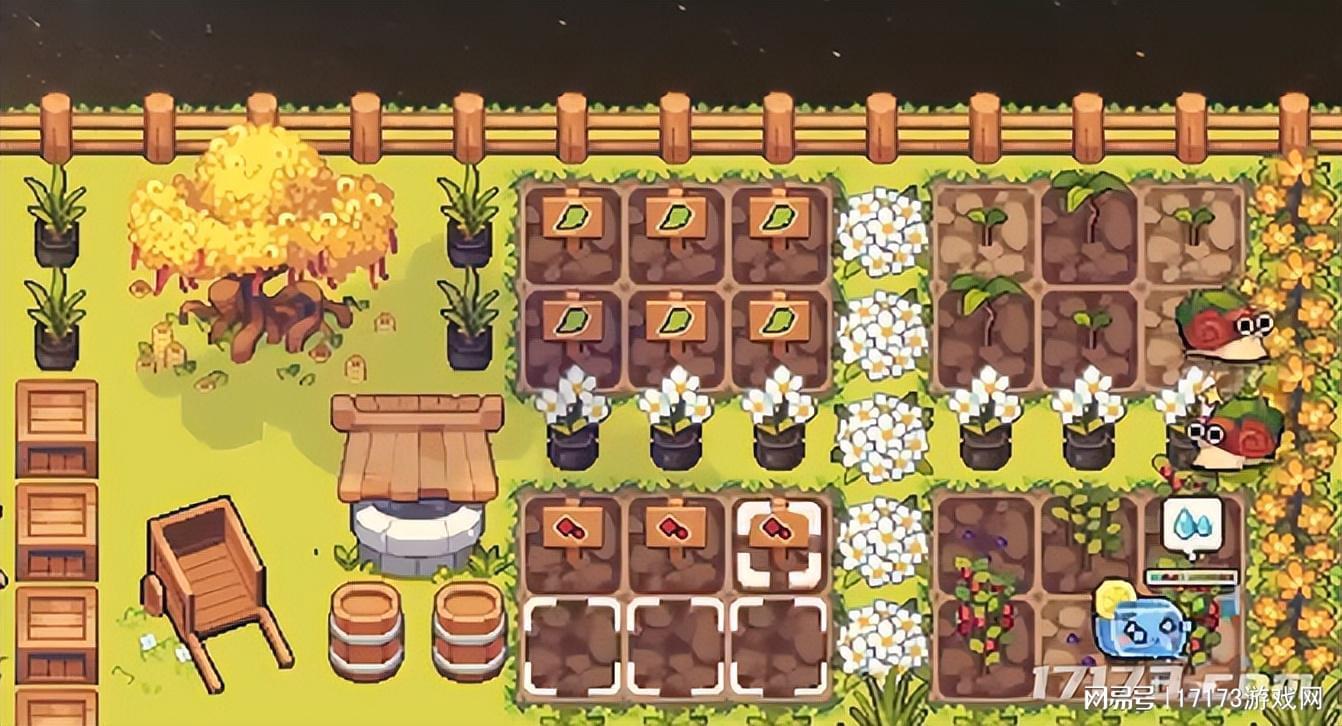This screenshot has width=1342, height=726.
Task: Select the highlighted plot with red seed sign
Action: pos(778,543)
